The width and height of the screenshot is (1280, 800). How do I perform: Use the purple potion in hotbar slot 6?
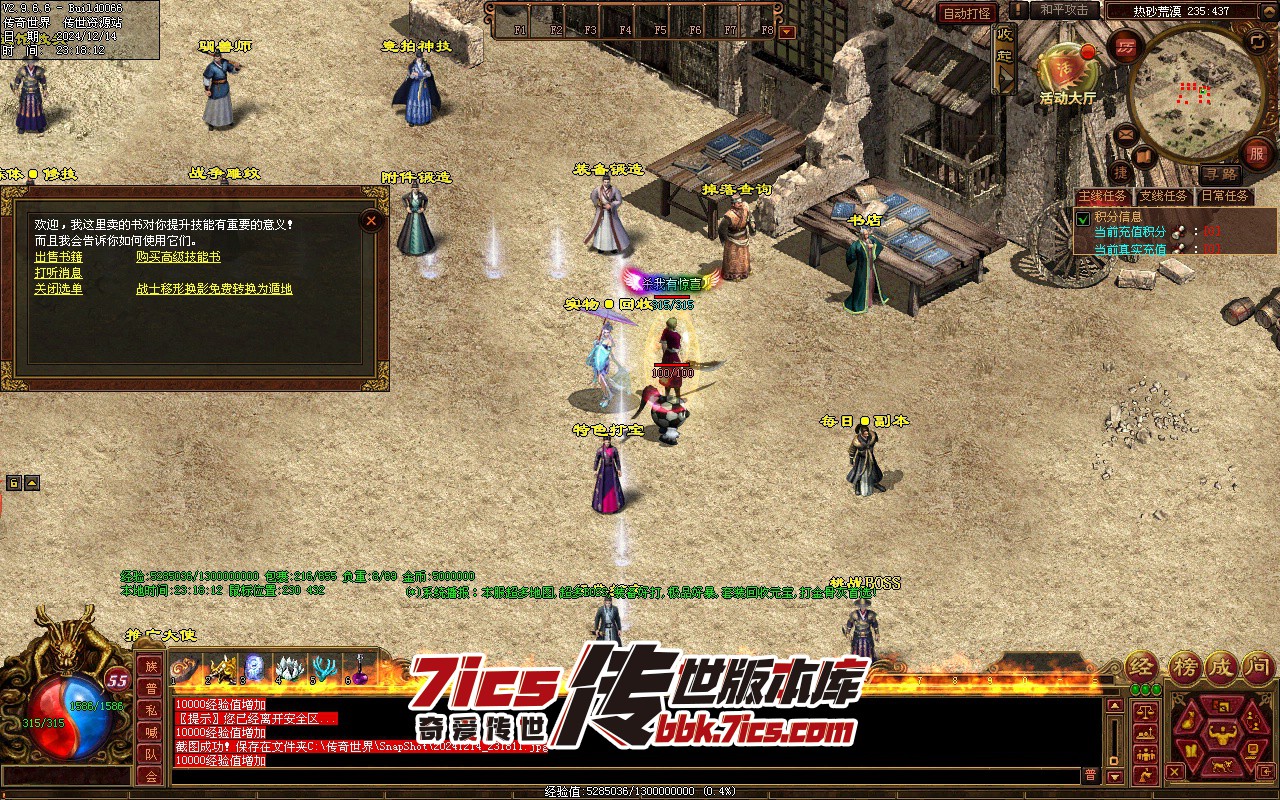pos(358,667)
